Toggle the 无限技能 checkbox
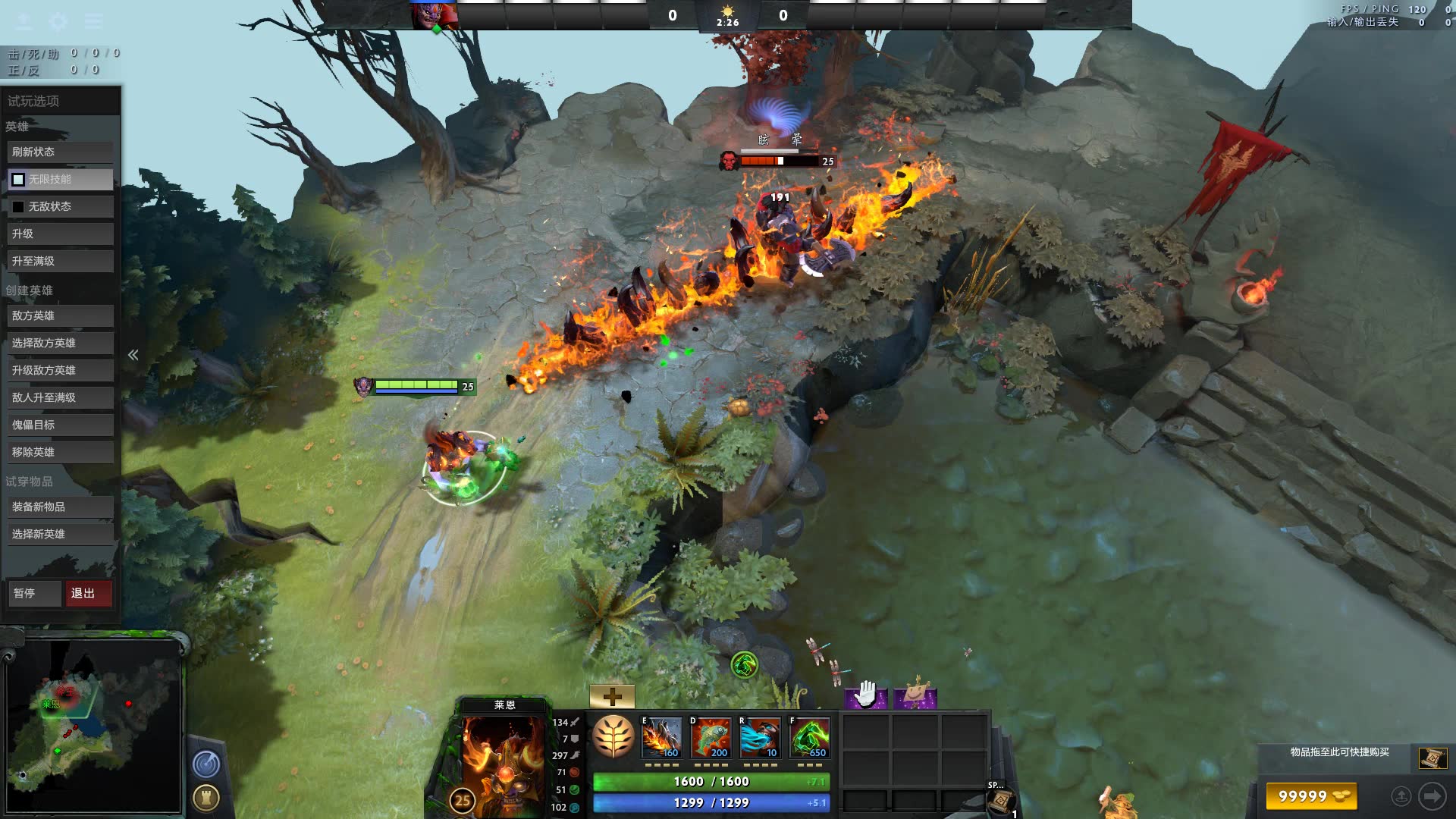Image resolution: width=1456 pixels, height=819 pixels. coord(18,179)
